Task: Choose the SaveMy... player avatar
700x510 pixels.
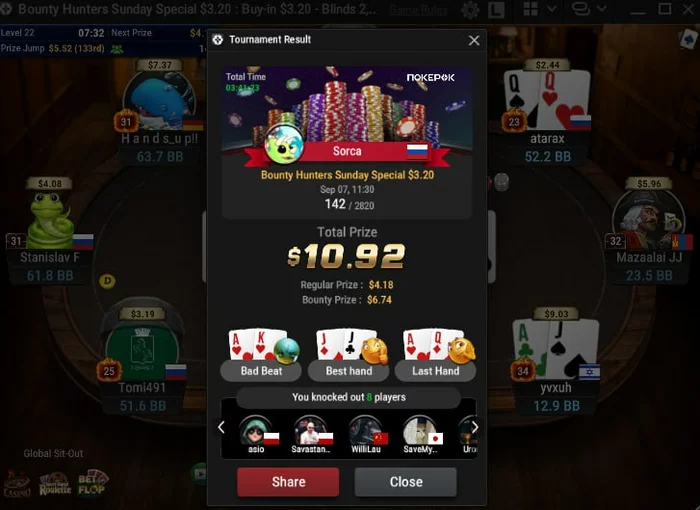Action: (419, 431)
